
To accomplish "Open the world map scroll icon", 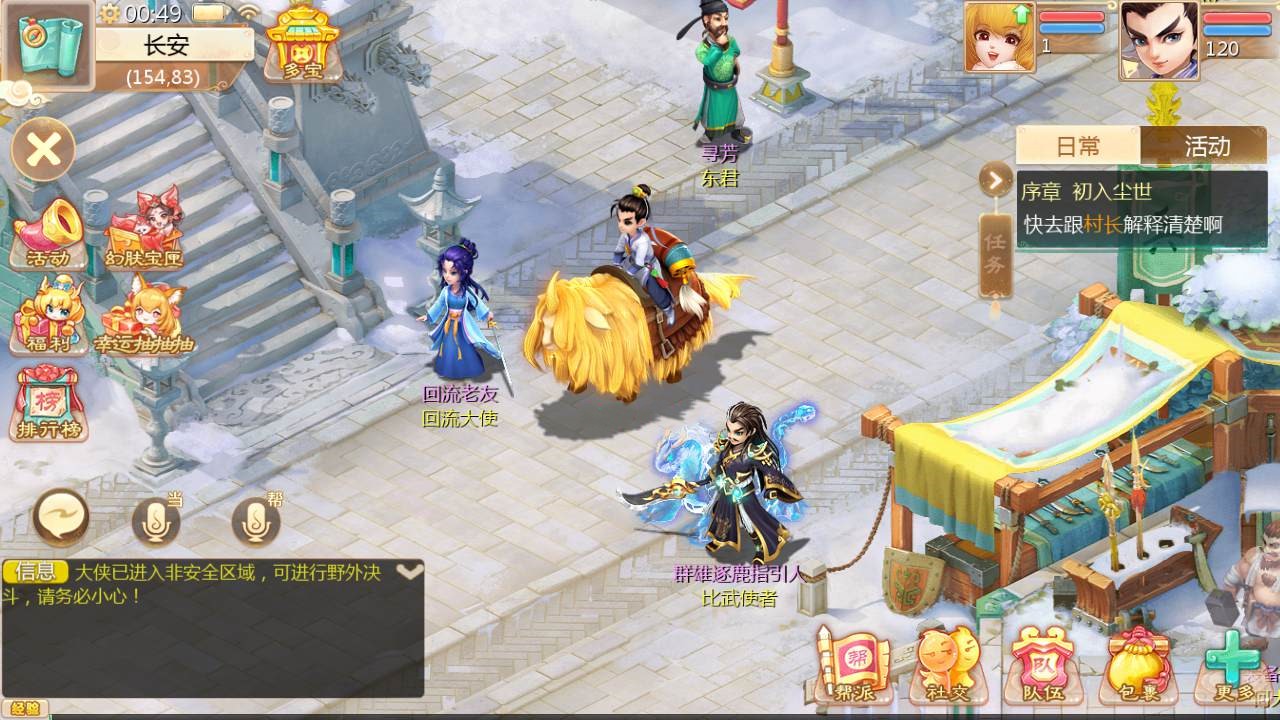I will [47, 45].
